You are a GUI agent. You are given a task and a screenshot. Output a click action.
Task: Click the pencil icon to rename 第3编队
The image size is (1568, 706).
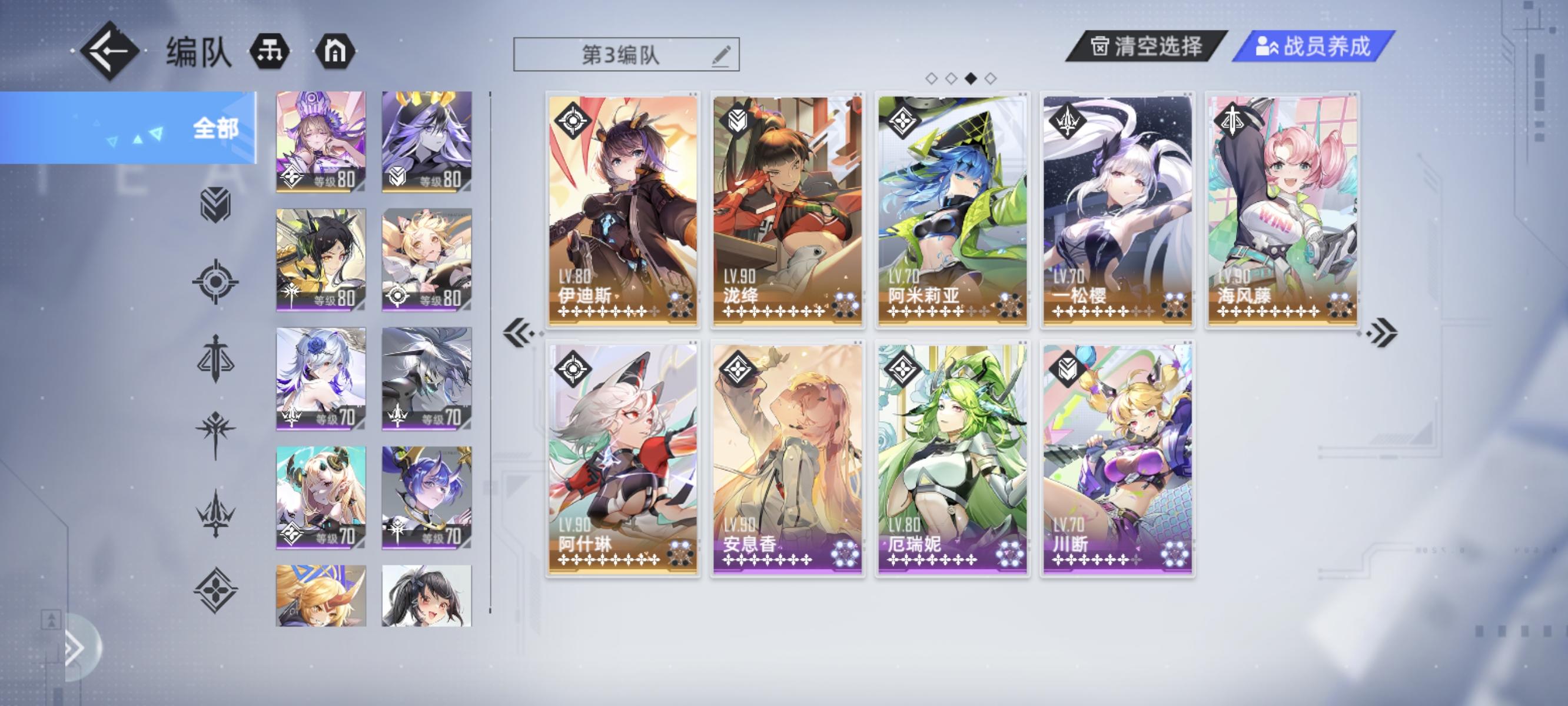click(x=722, y=54)
